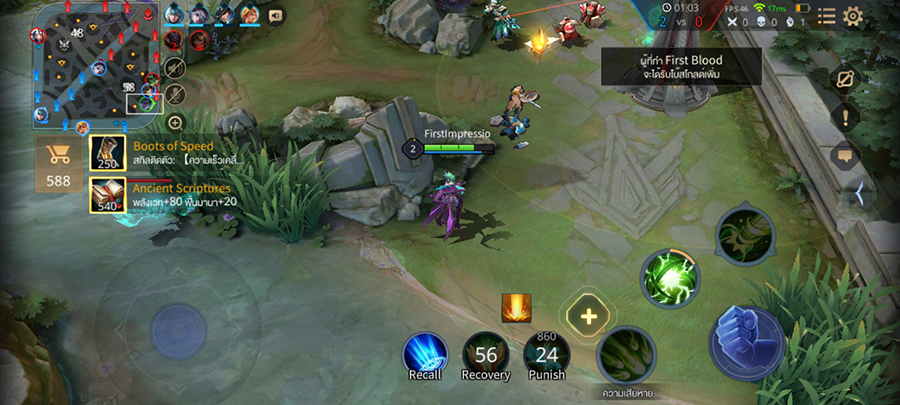Screen dimensions: 900x405
Task: Cast the glowing green energy orb skill
Action: click(x=669, y=276)
